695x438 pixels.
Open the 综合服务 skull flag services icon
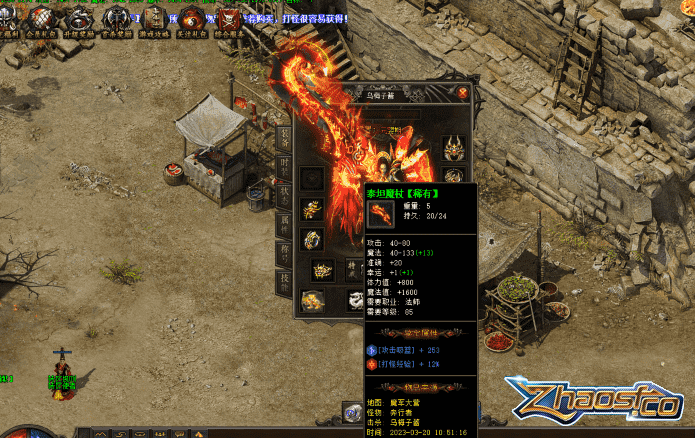(x=230, y=17)
